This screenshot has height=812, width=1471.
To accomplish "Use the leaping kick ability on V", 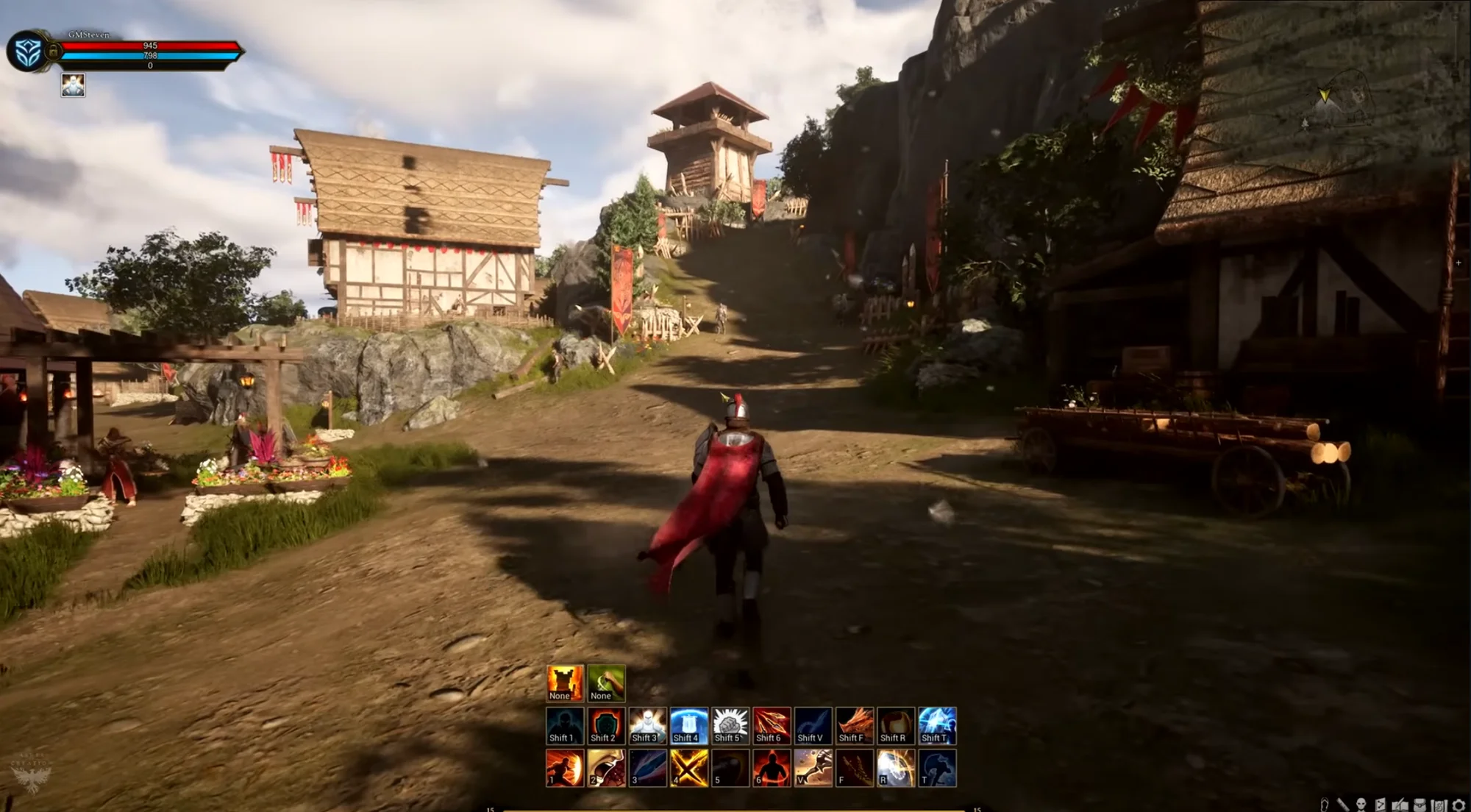I will click(813, 768).
